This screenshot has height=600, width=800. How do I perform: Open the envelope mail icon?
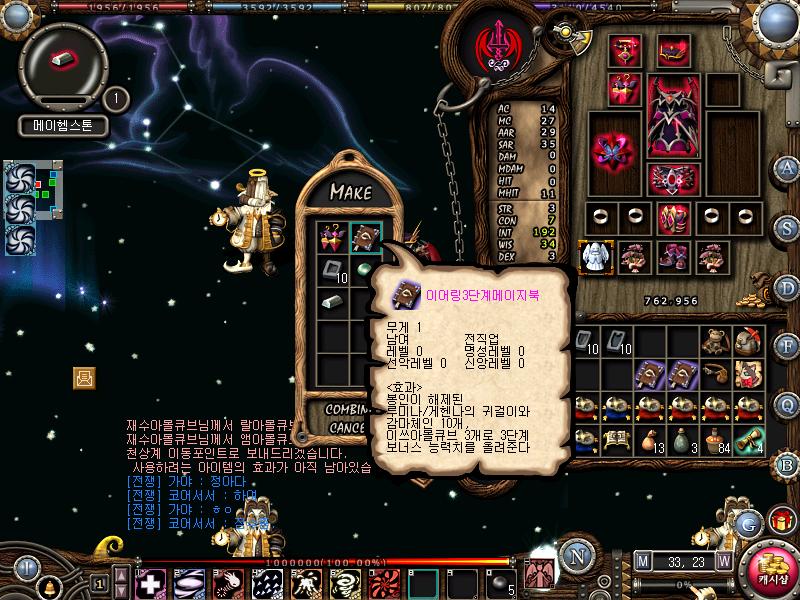[84, 377]
